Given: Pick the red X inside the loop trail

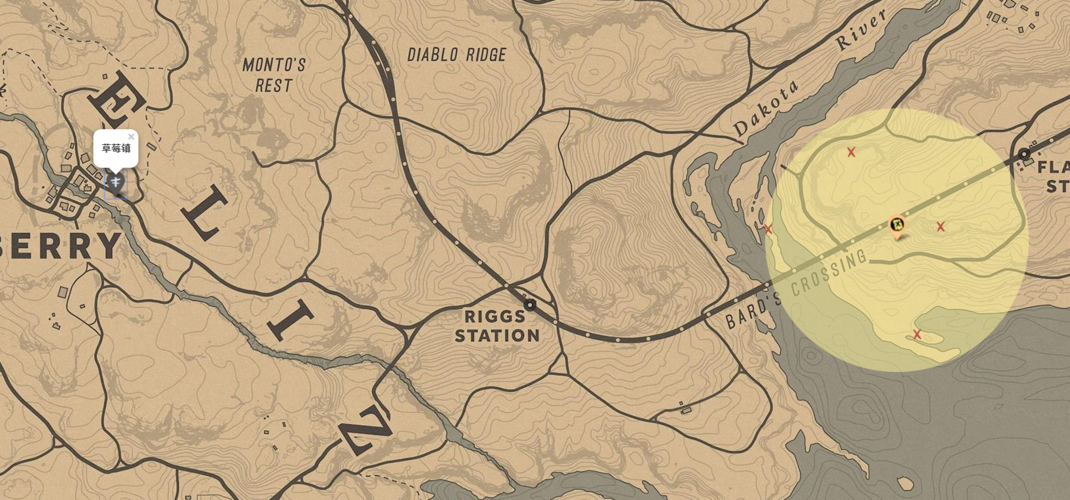Looking at the screenshot, I should pos(851,152).
